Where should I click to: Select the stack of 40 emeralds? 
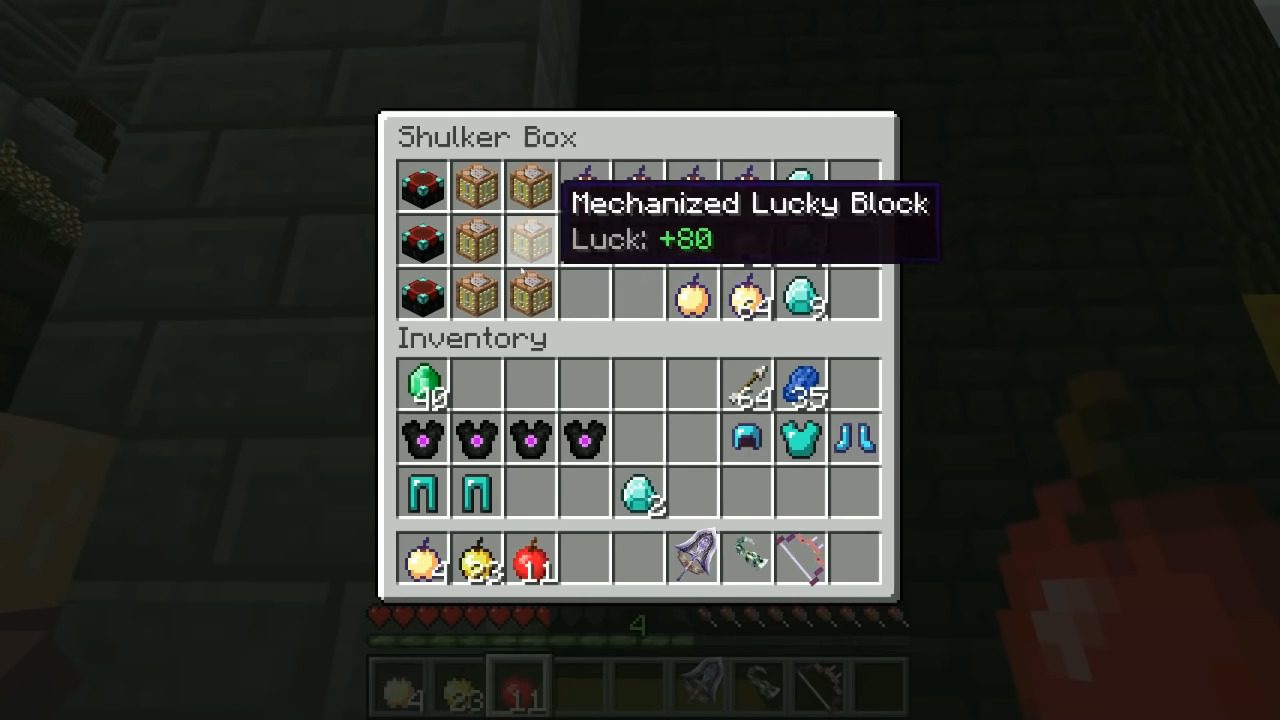click(422, 383)
